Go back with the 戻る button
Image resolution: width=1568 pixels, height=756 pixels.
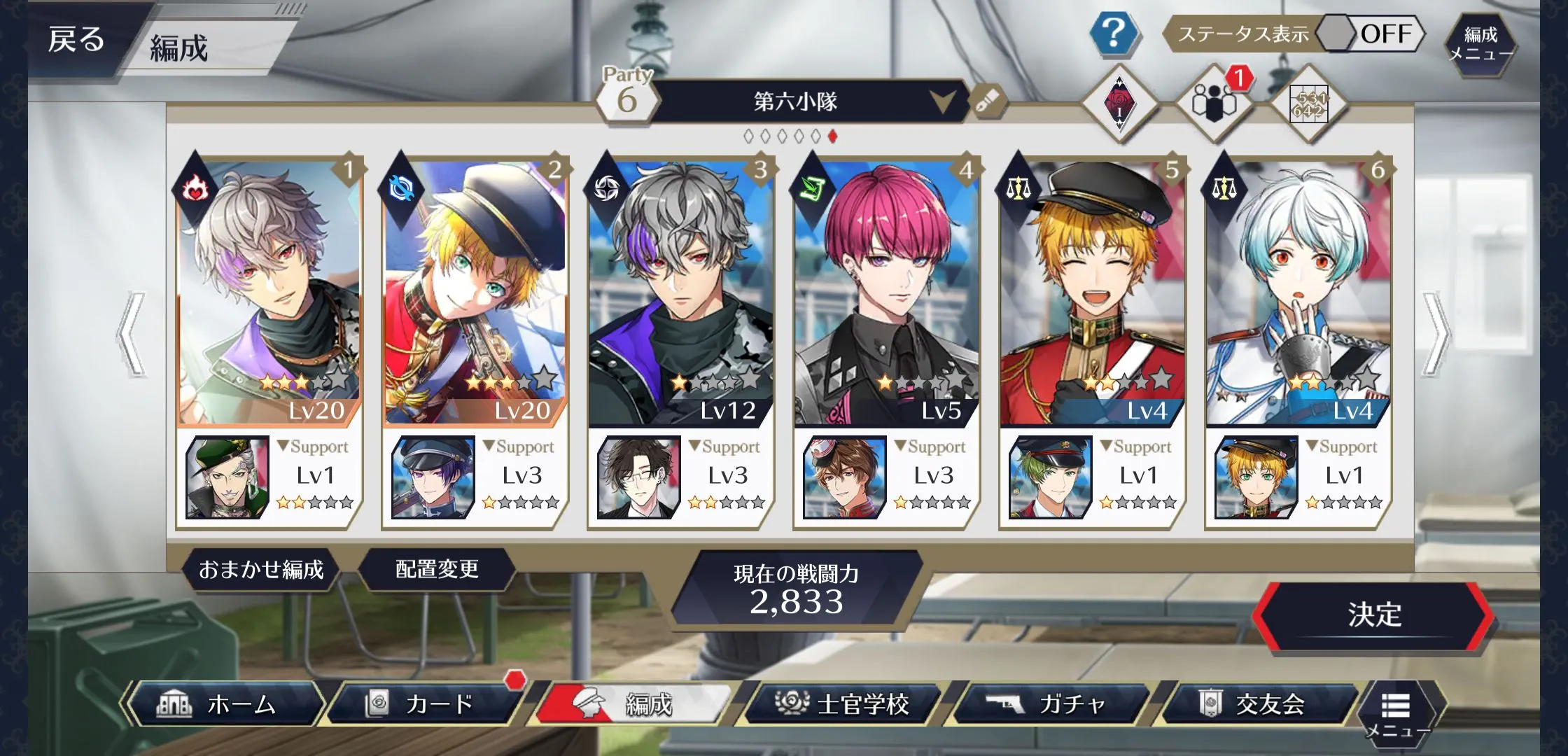[77, 39]
